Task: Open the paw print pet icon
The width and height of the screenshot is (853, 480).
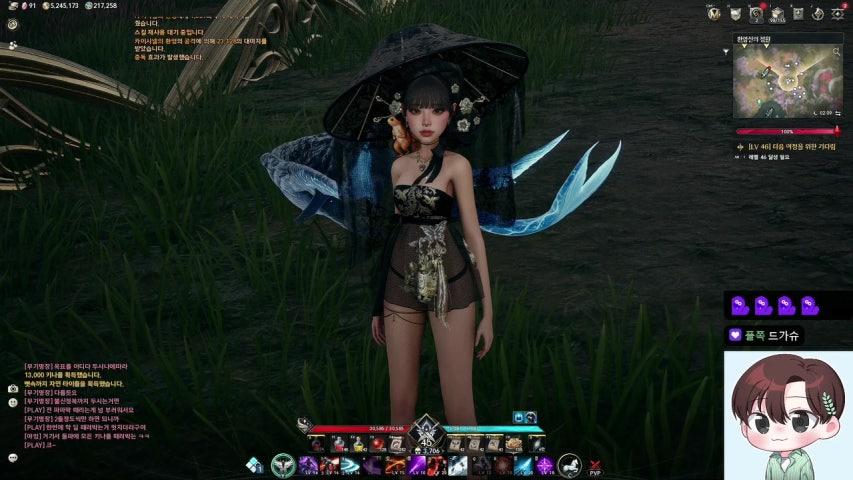Action: 13,45
